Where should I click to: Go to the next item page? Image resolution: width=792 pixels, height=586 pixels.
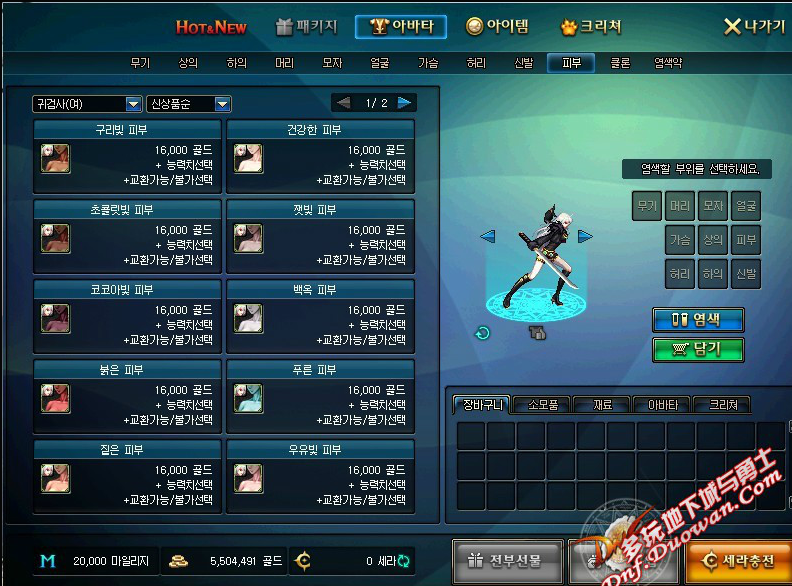tap(404, 103)
